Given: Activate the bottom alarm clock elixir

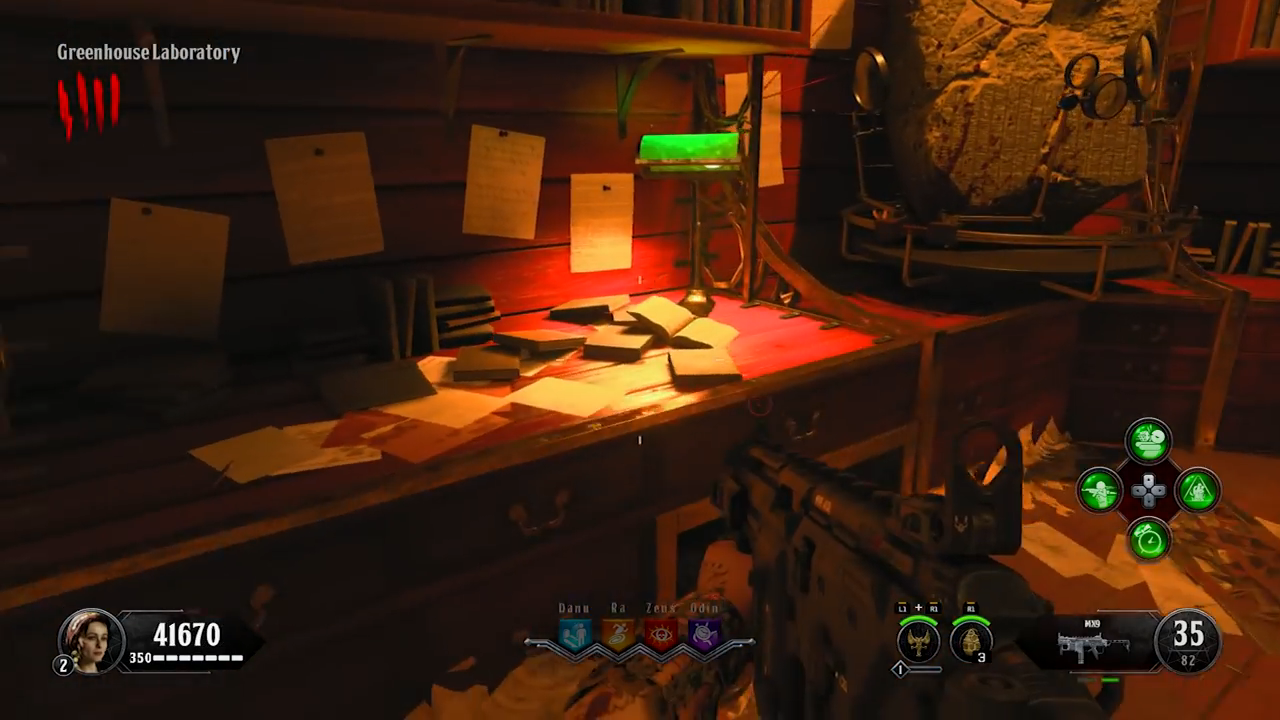Looking at the screenshot, I should pos(1148,540).
